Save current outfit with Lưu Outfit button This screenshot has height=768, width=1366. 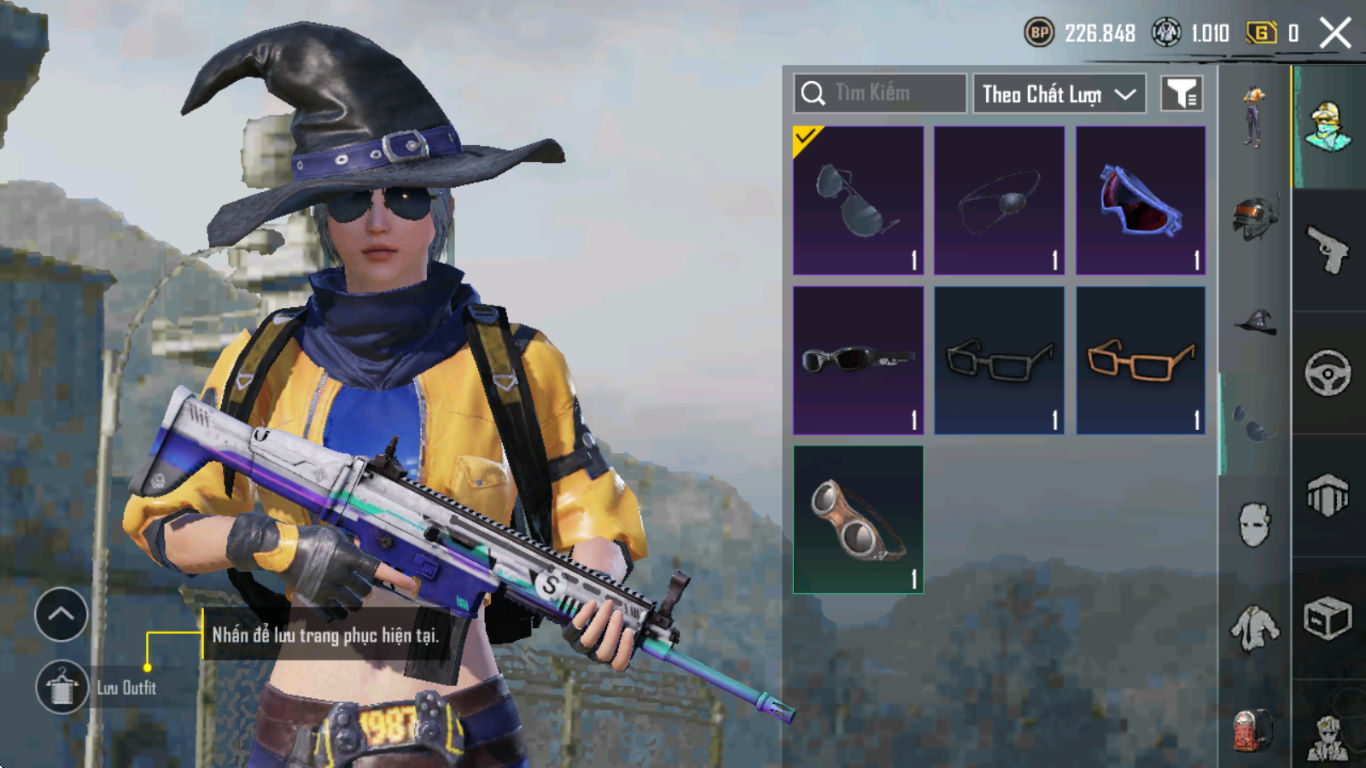tap(62, 687)
